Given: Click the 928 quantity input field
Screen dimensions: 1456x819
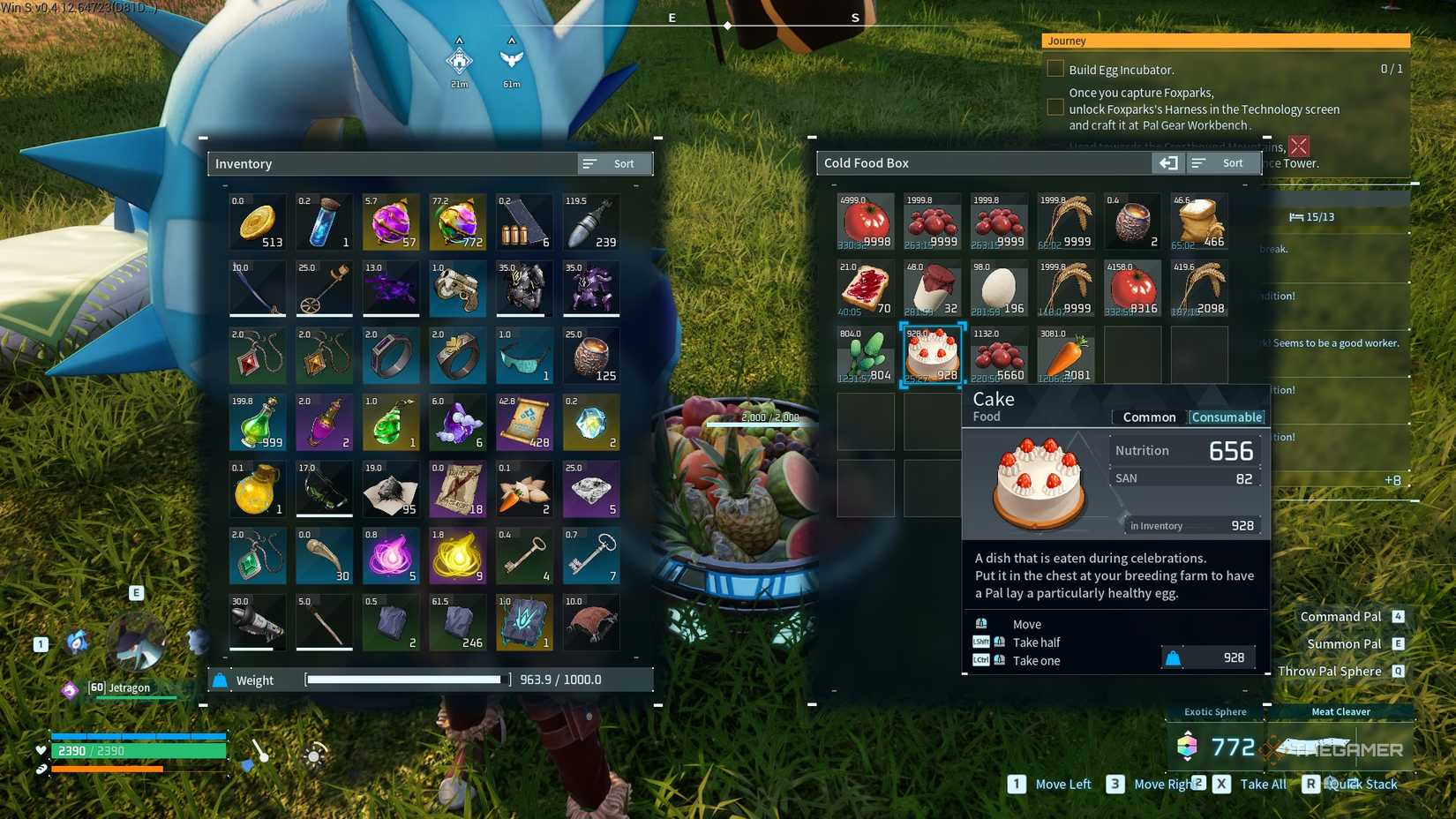Looking at the screenshot, I should pyautogui.click(x=1208, y=657).
